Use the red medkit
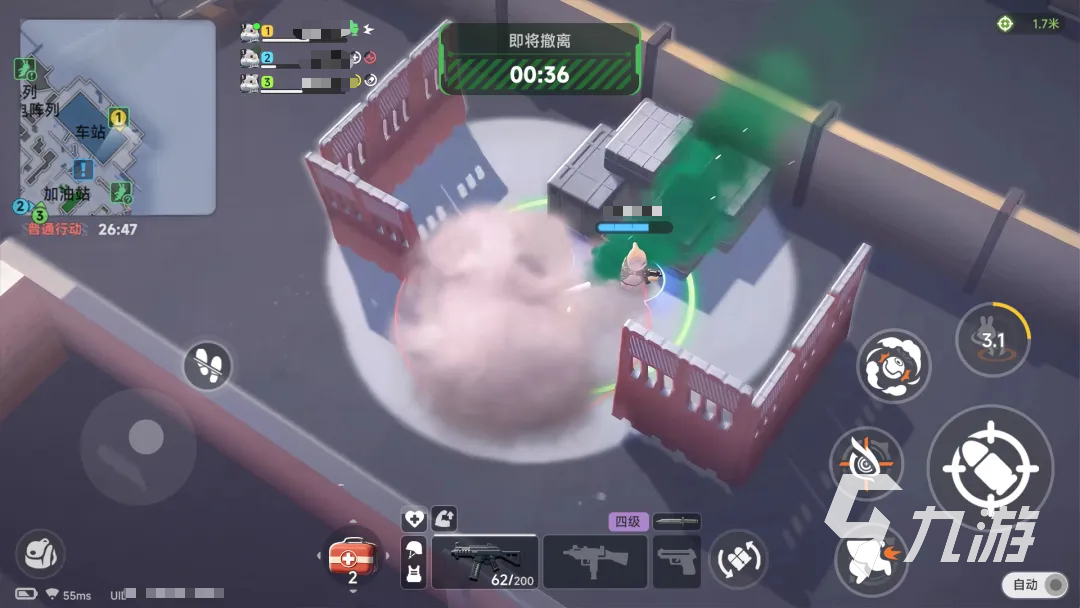Screen dimensions: 1080x608 click(352, 558)
